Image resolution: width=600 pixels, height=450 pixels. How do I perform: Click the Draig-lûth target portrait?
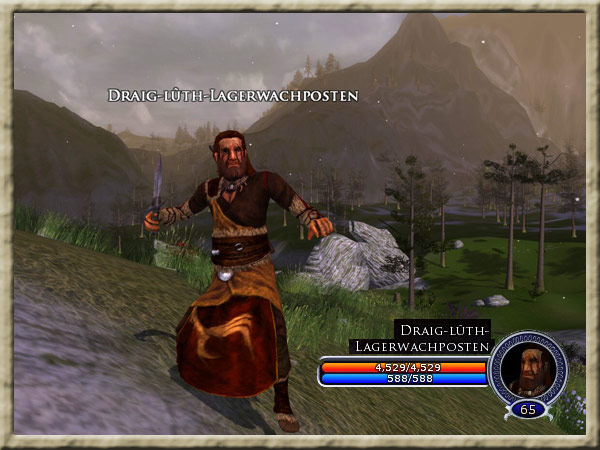tap(527, 368)
